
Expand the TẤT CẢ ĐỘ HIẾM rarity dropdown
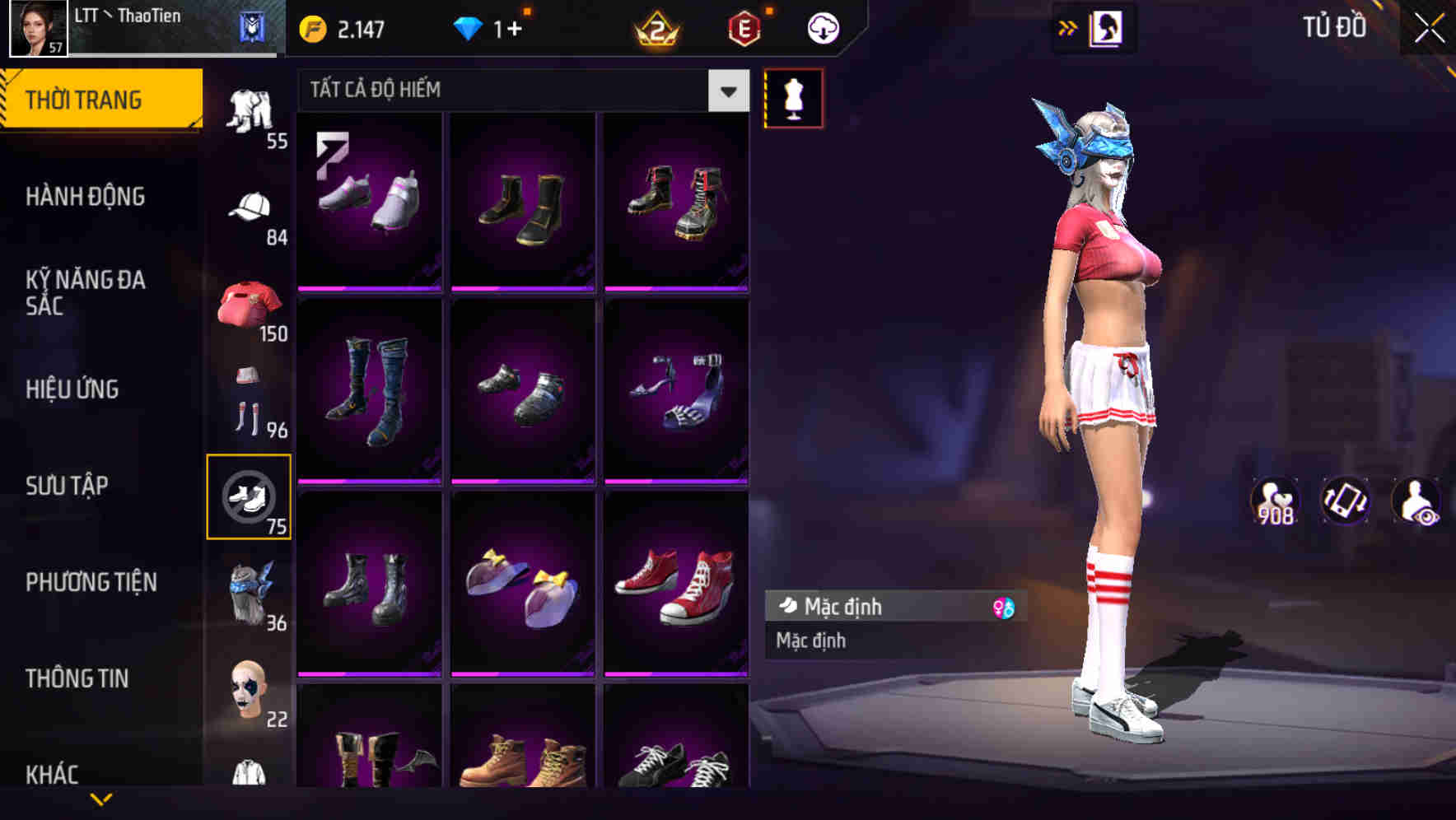click(726, 91)
